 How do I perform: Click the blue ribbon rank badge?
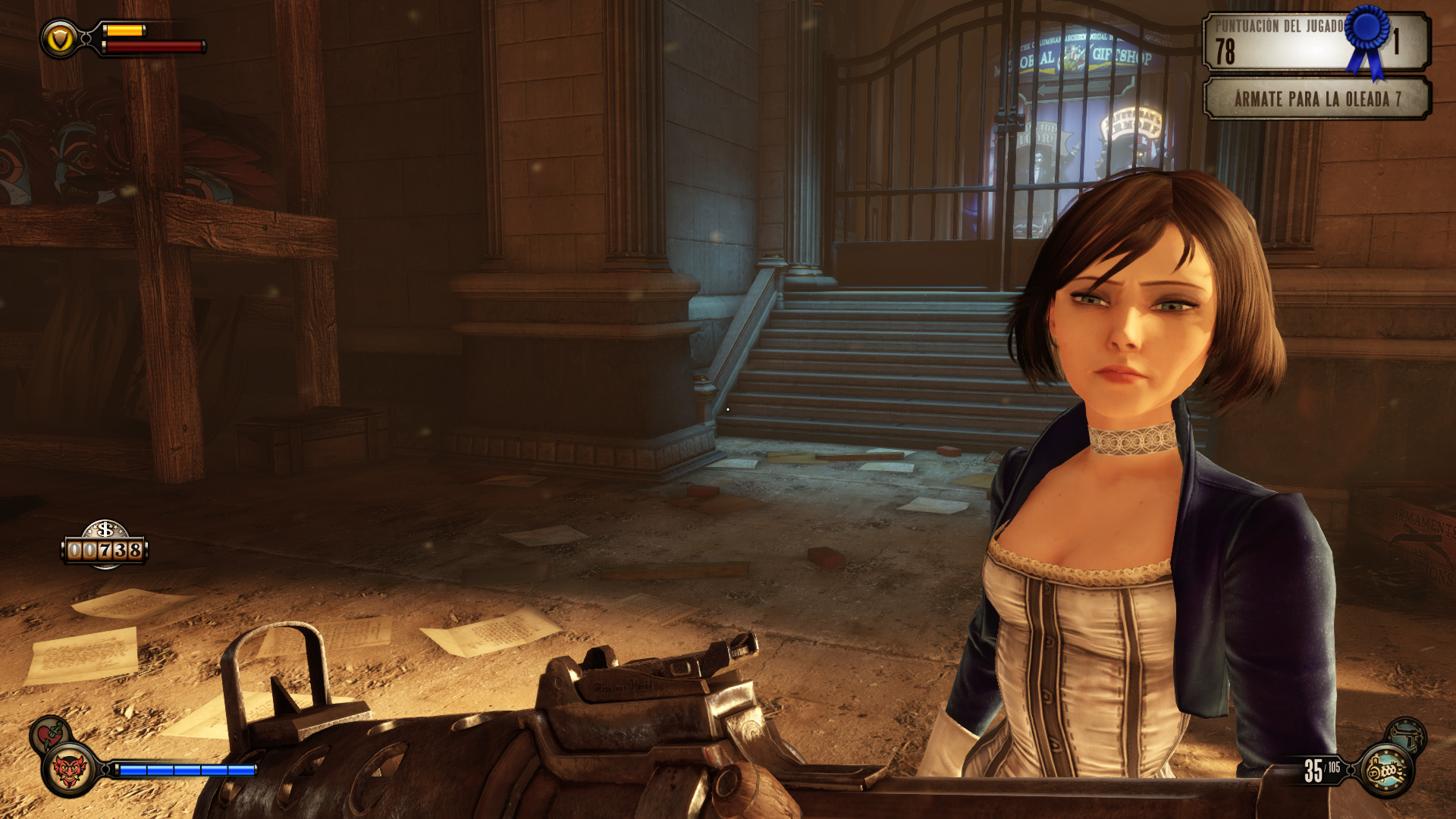1367,36
